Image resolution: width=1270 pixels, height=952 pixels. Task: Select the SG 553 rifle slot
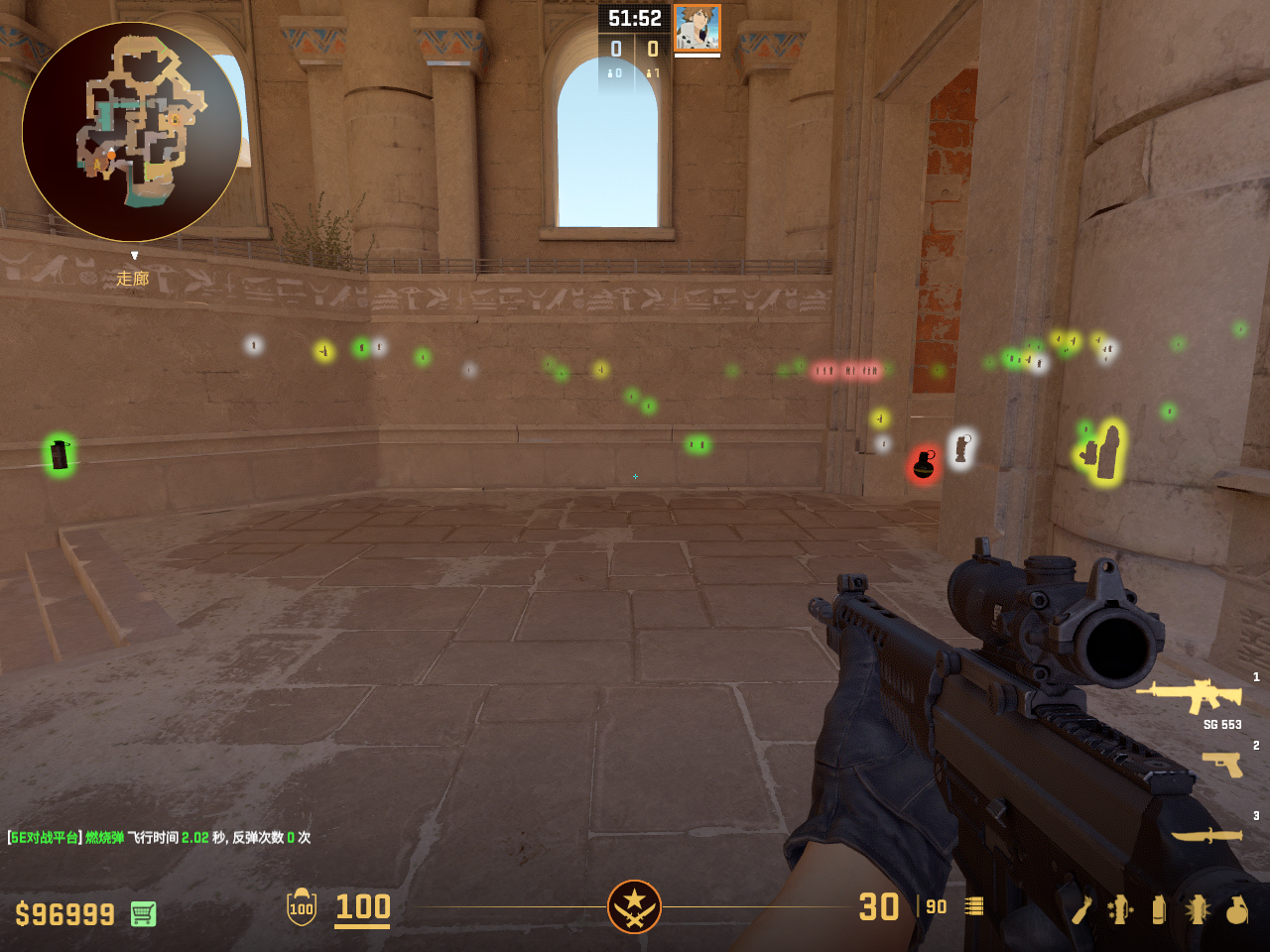[x=1189, y=695]
